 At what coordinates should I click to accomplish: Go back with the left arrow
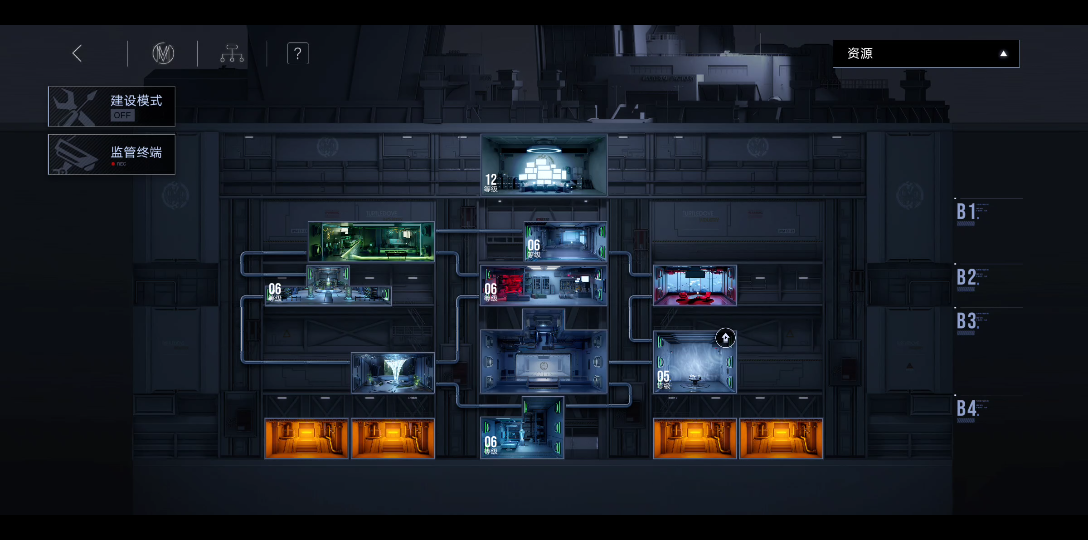(77, 54)
